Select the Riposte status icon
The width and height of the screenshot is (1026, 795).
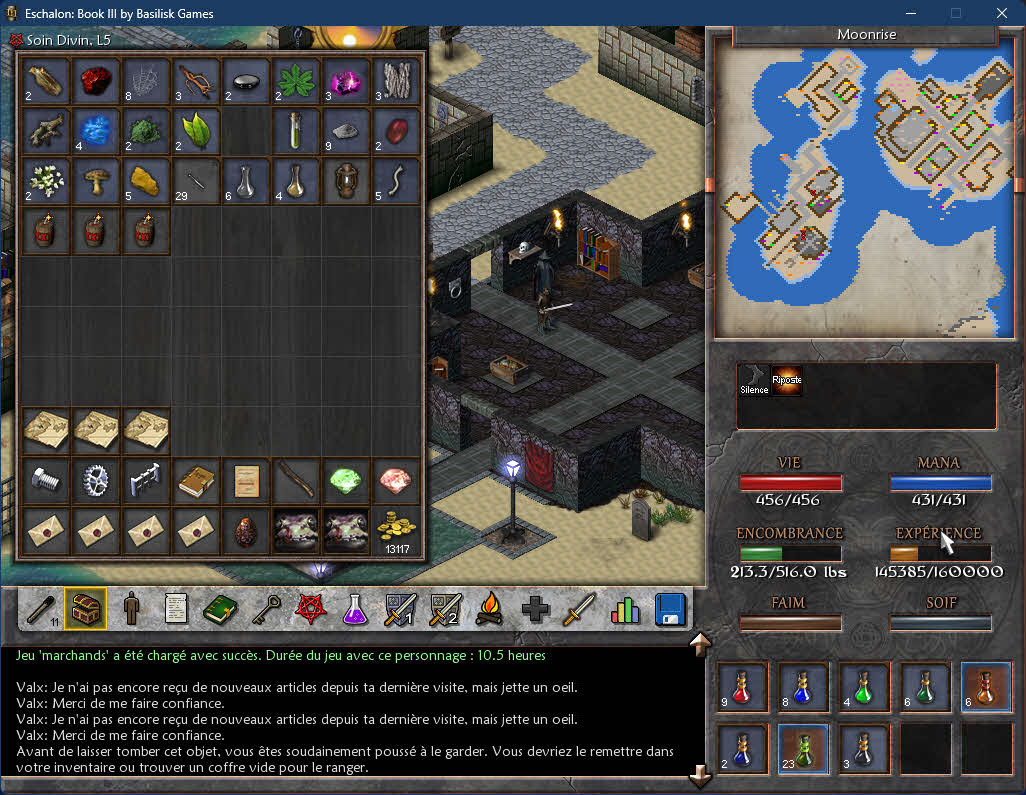point(787,381)
